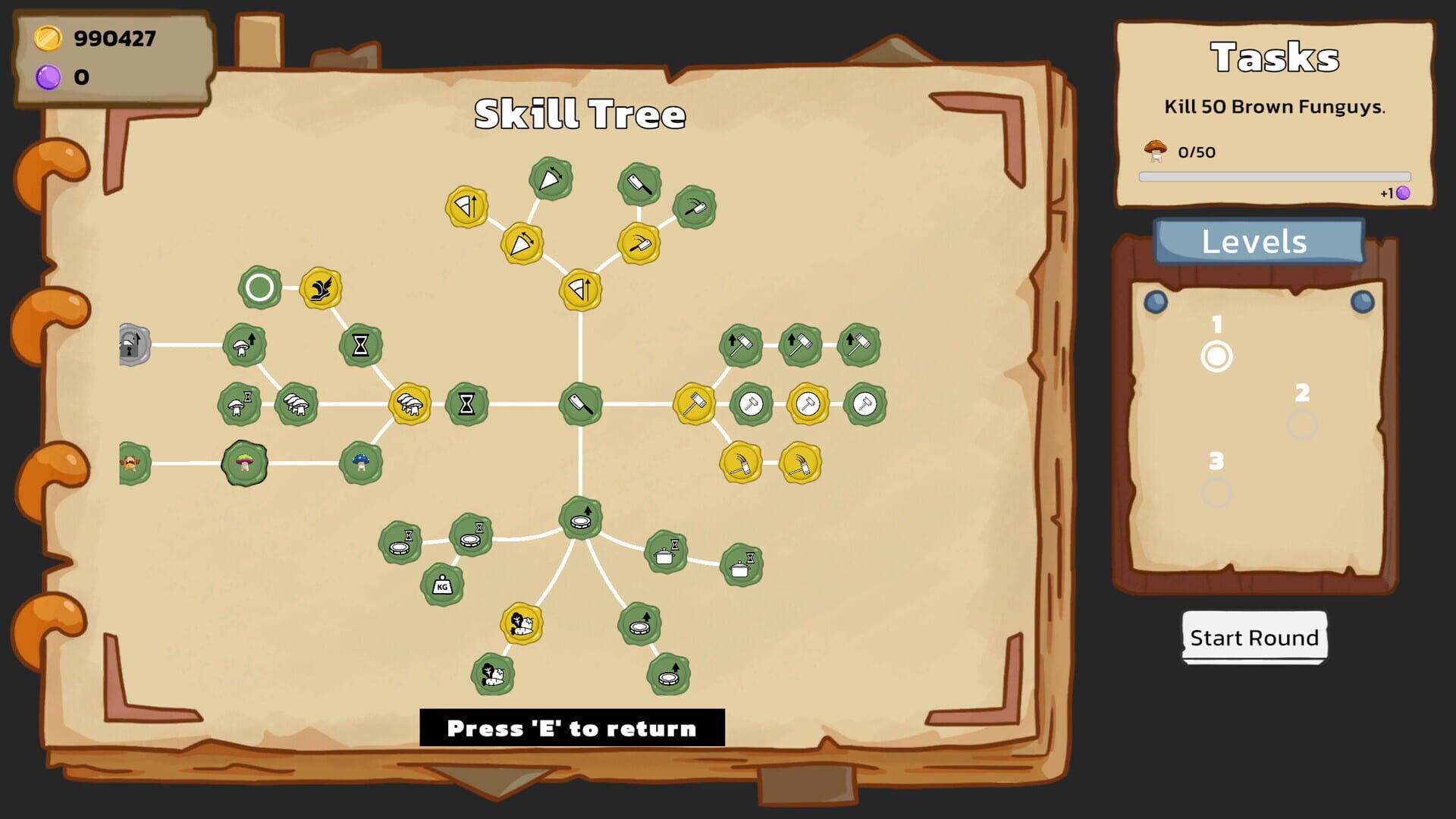Activate the golden wing speed skill

[x=320, y=289]
